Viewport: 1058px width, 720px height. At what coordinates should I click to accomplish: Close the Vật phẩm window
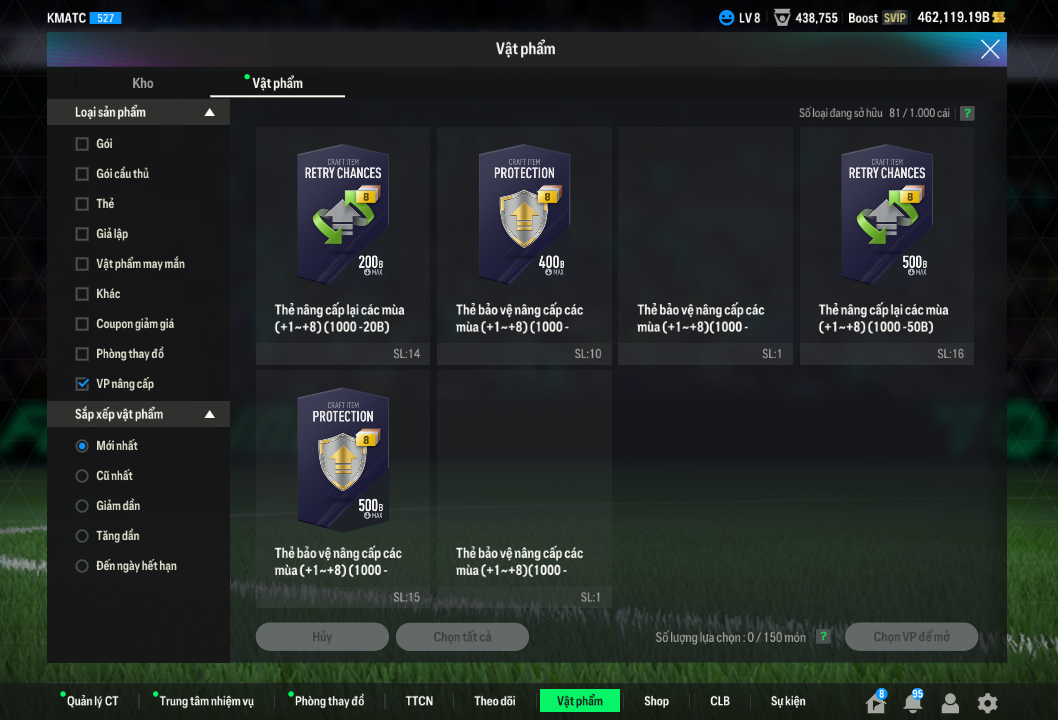pos(989,49)
